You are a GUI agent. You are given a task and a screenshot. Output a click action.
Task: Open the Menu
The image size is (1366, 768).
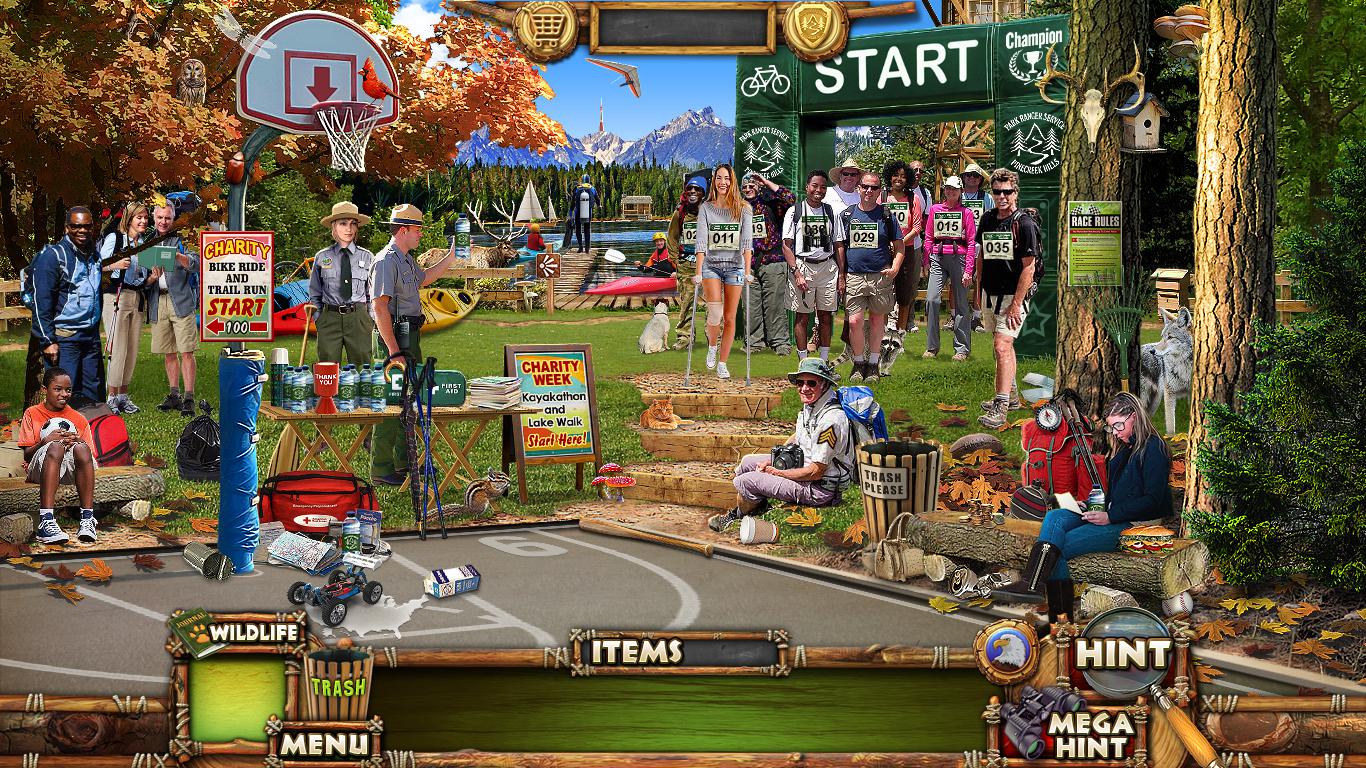tap(323, 744)
